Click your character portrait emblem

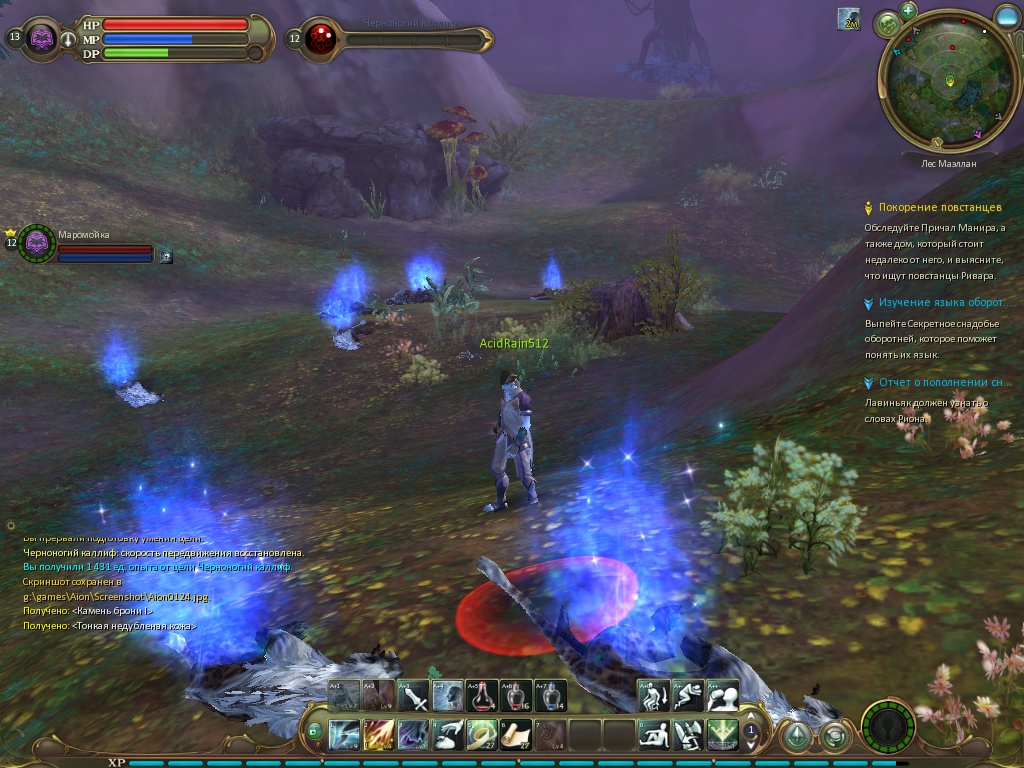click(42, 39)
